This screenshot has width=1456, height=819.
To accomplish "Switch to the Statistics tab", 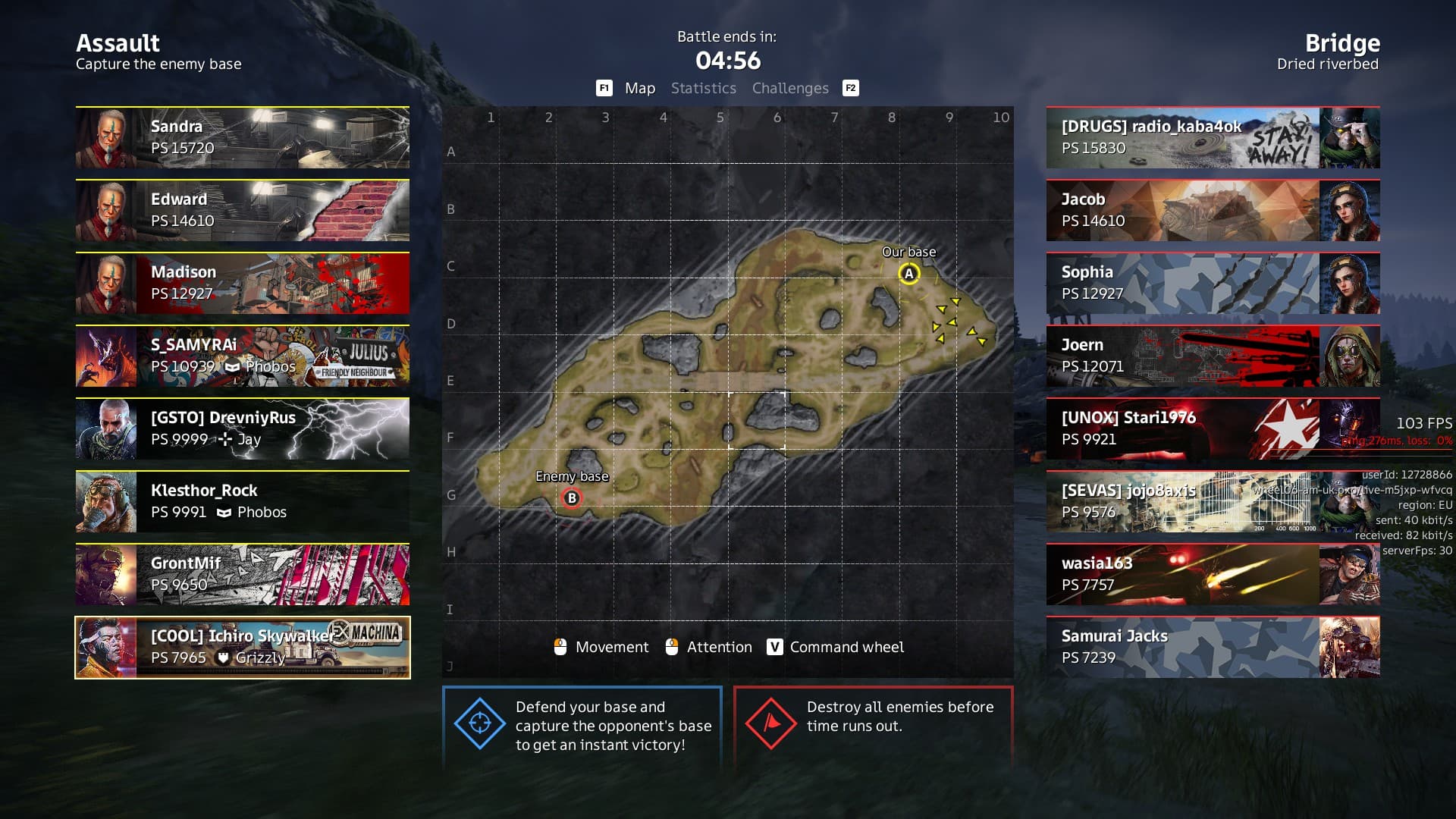I will pos(703,88).
